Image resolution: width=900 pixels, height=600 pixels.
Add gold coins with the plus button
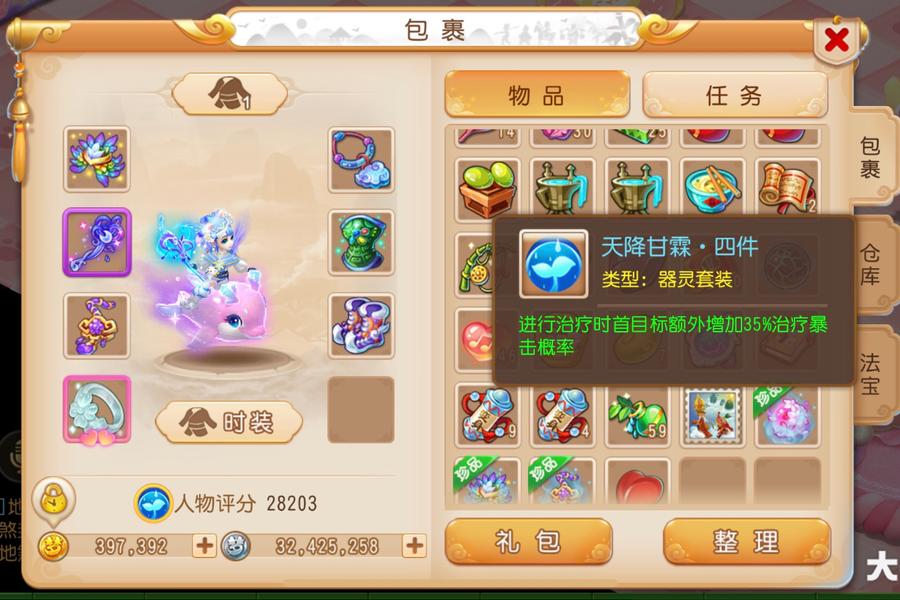tap(204, 546)
